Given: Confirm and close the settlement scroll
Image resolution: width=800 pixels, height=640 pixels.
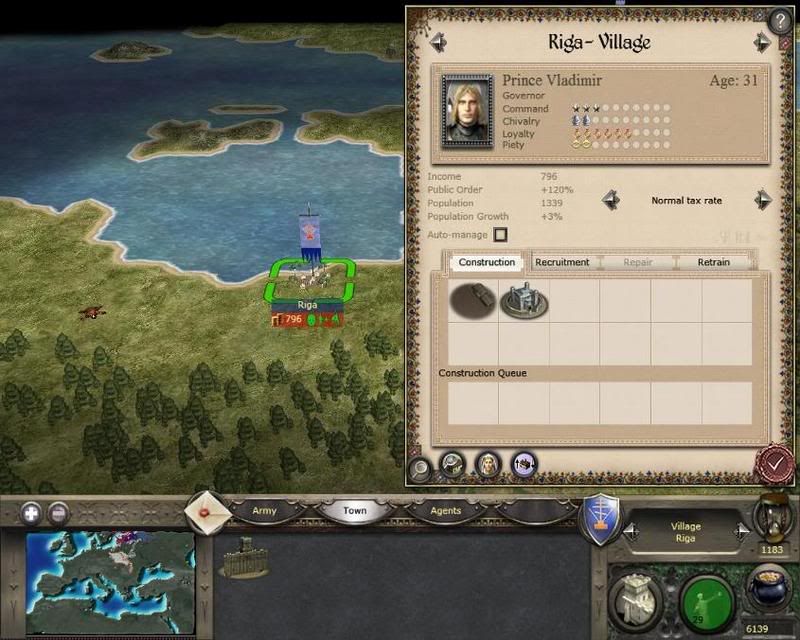Looking at the screenshot, I should (773, 463).
